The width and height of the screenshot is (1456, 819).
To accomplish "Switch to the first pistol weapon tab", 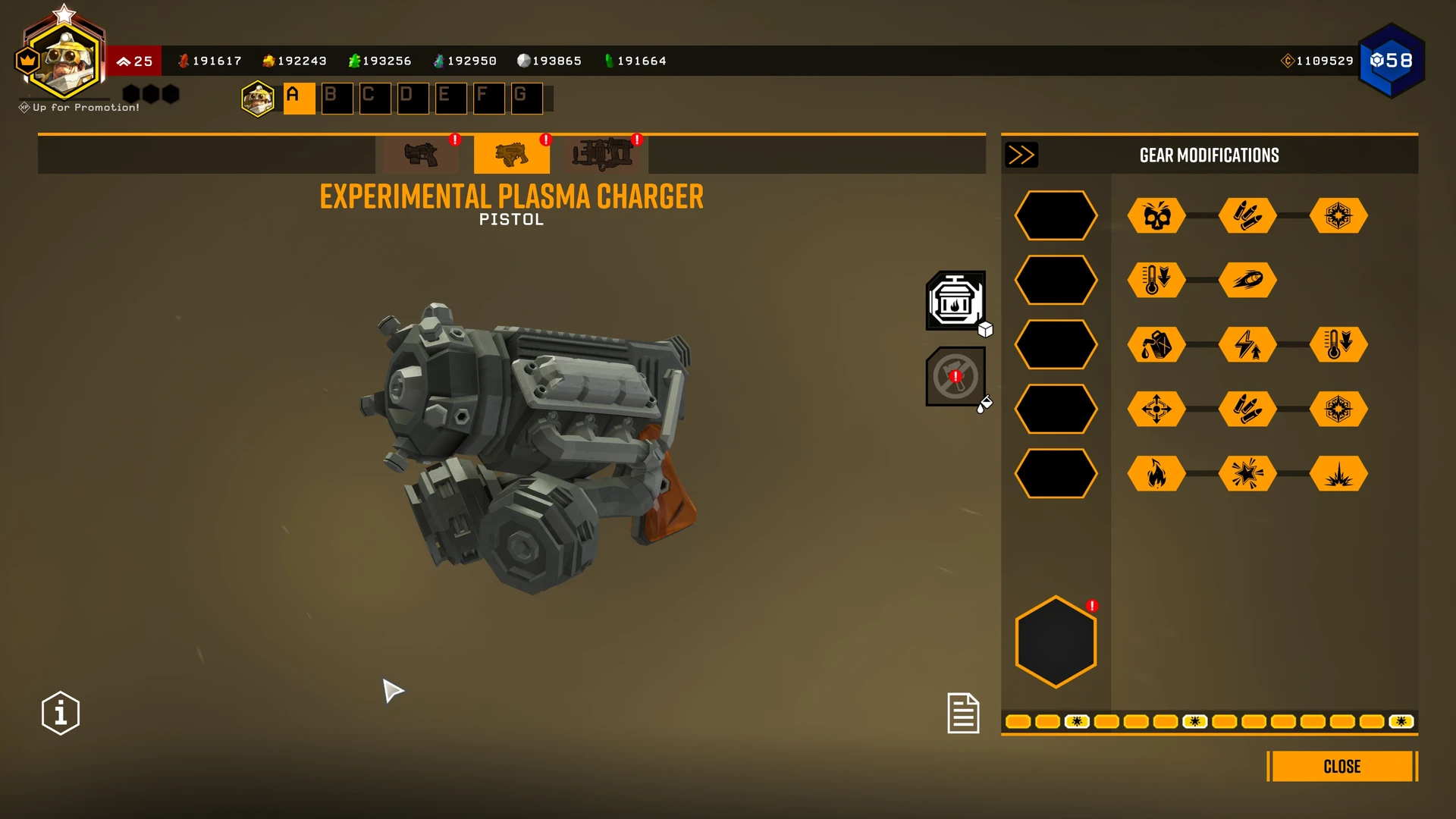I will (421, 155).
